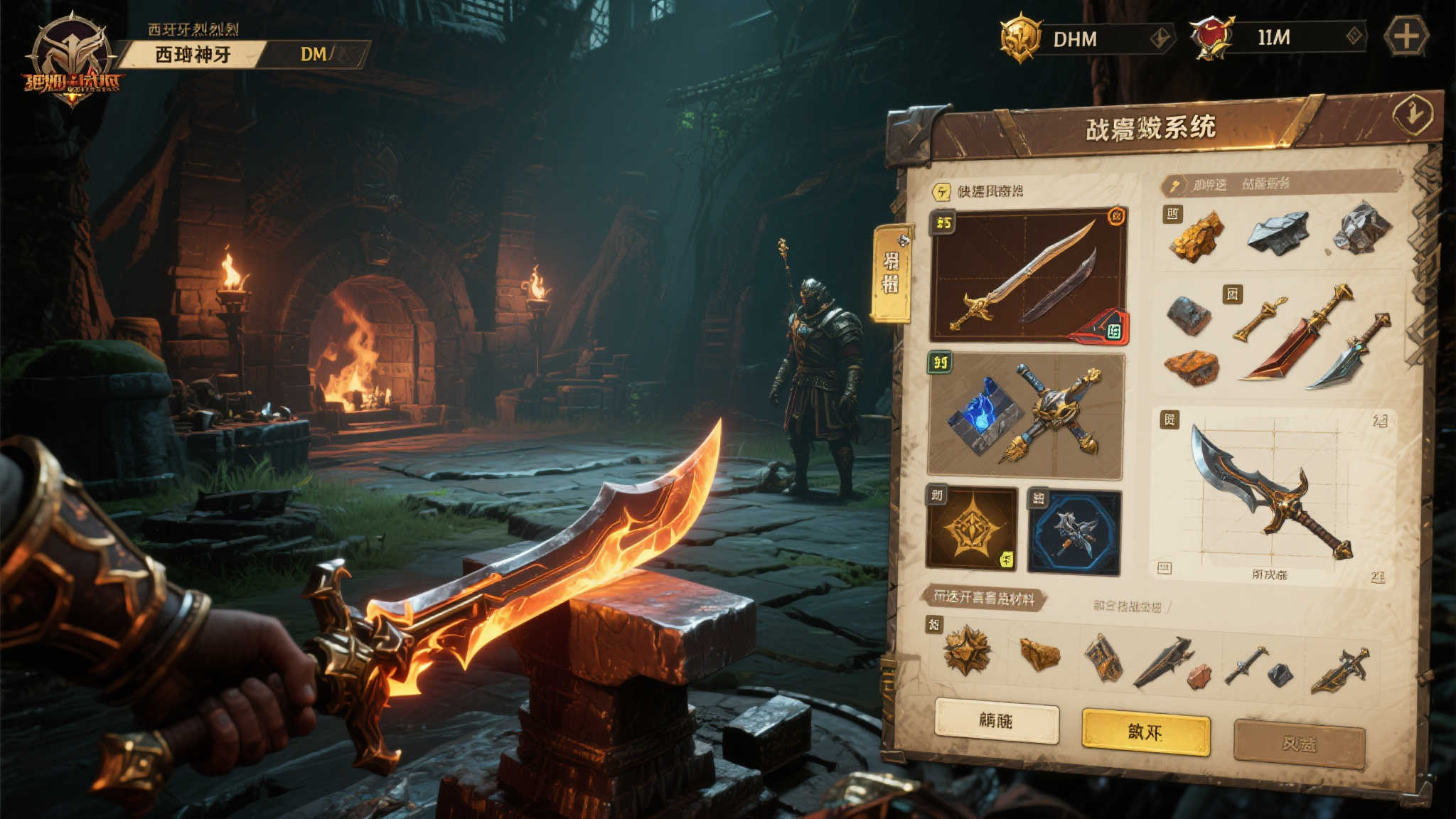Pick the blue hexagon axe tile

(x=1074, y=532)
